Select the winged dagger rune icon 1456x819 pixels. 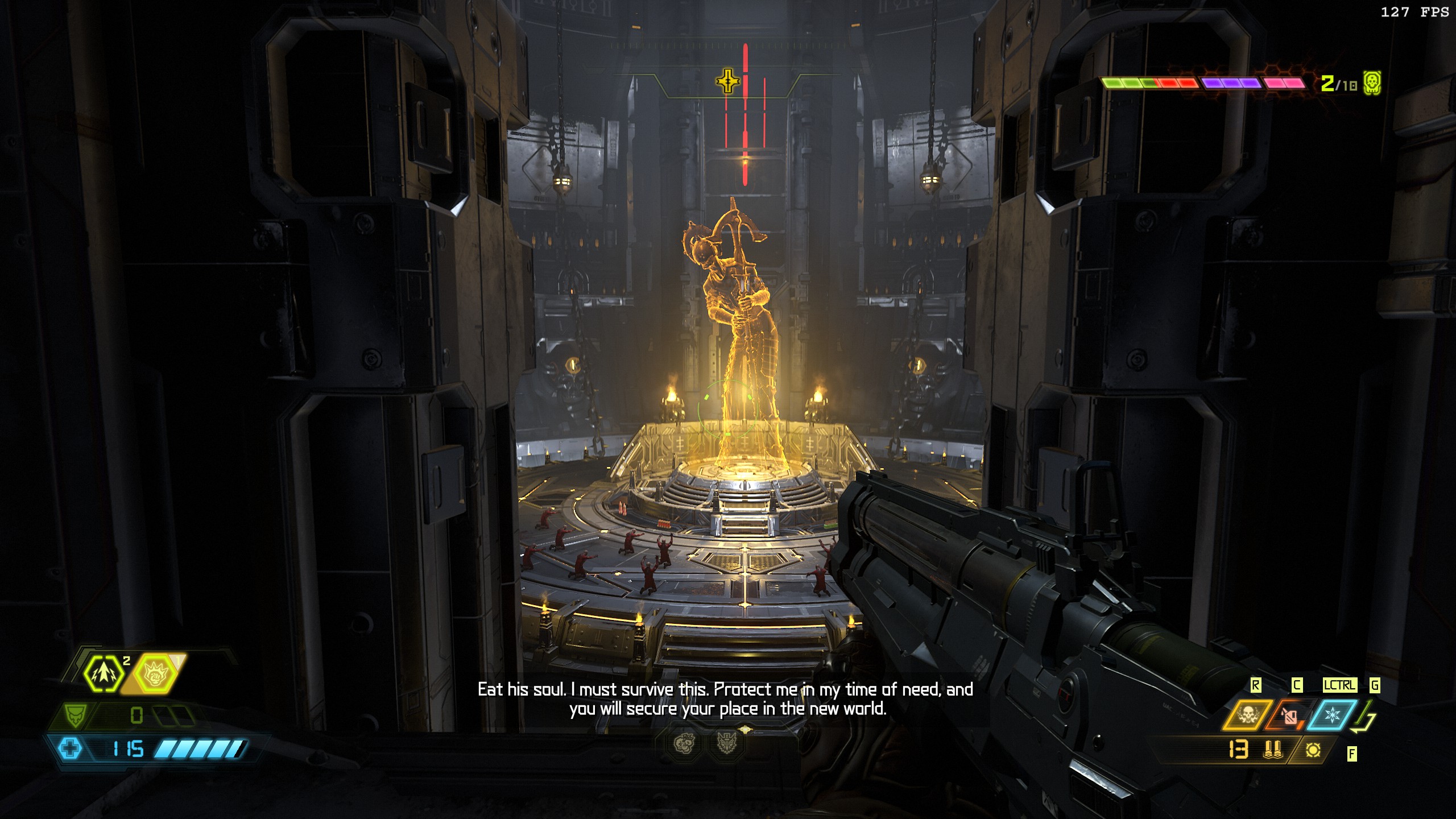coord(726,743)
